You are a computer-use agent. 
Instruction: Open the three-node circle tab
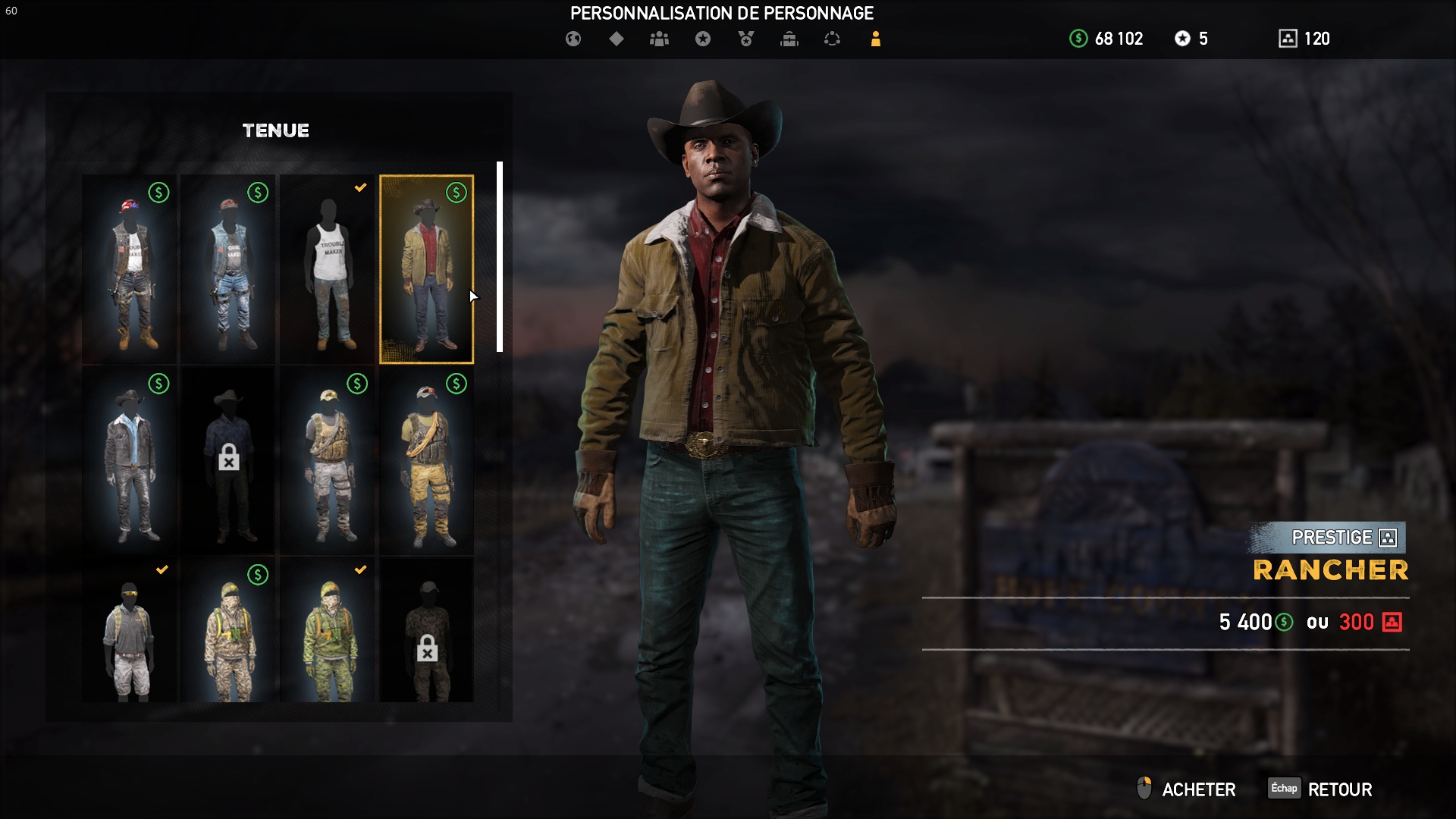832,39
